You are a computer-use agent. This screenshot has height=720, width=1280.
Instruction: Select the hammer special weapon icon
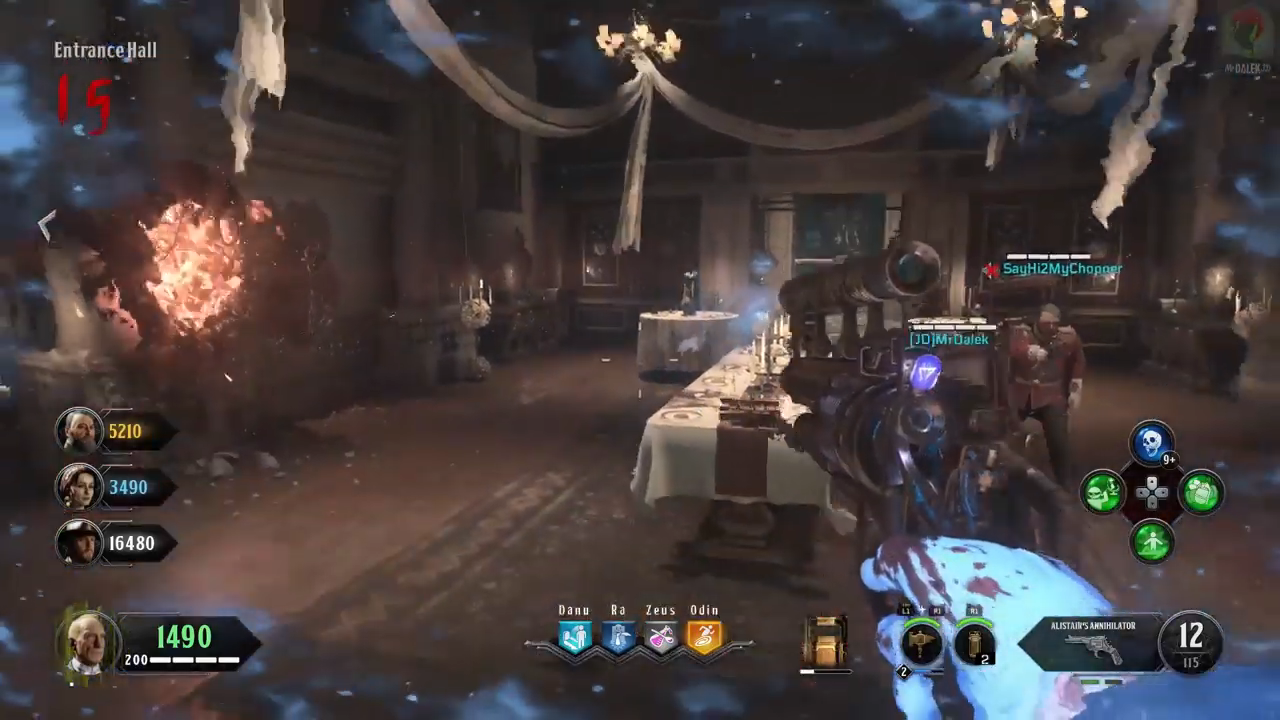tap(921, 643)
